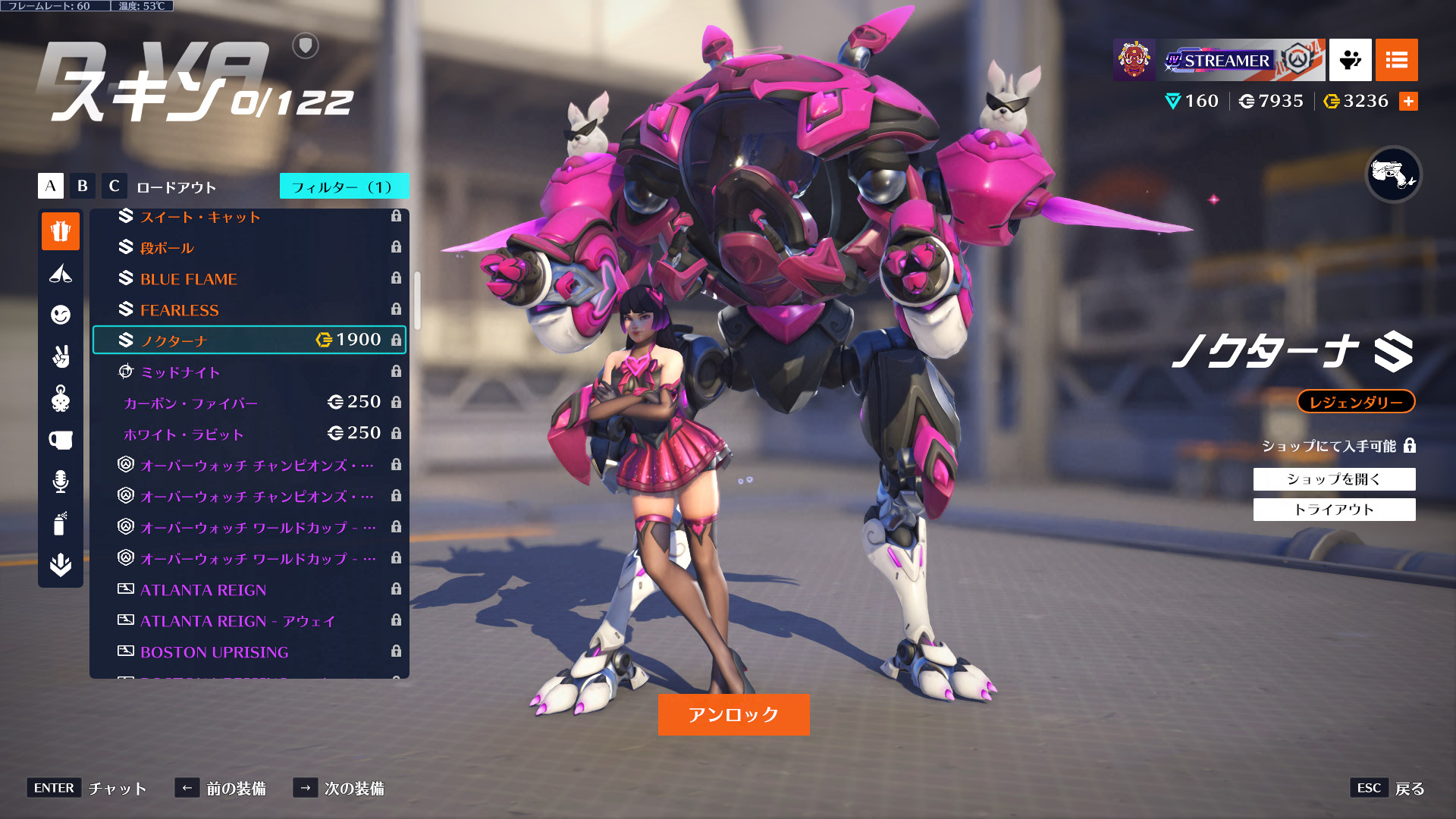Click the orange アンロック unlock button
The image size is (1456, 819).
(733, 714)
